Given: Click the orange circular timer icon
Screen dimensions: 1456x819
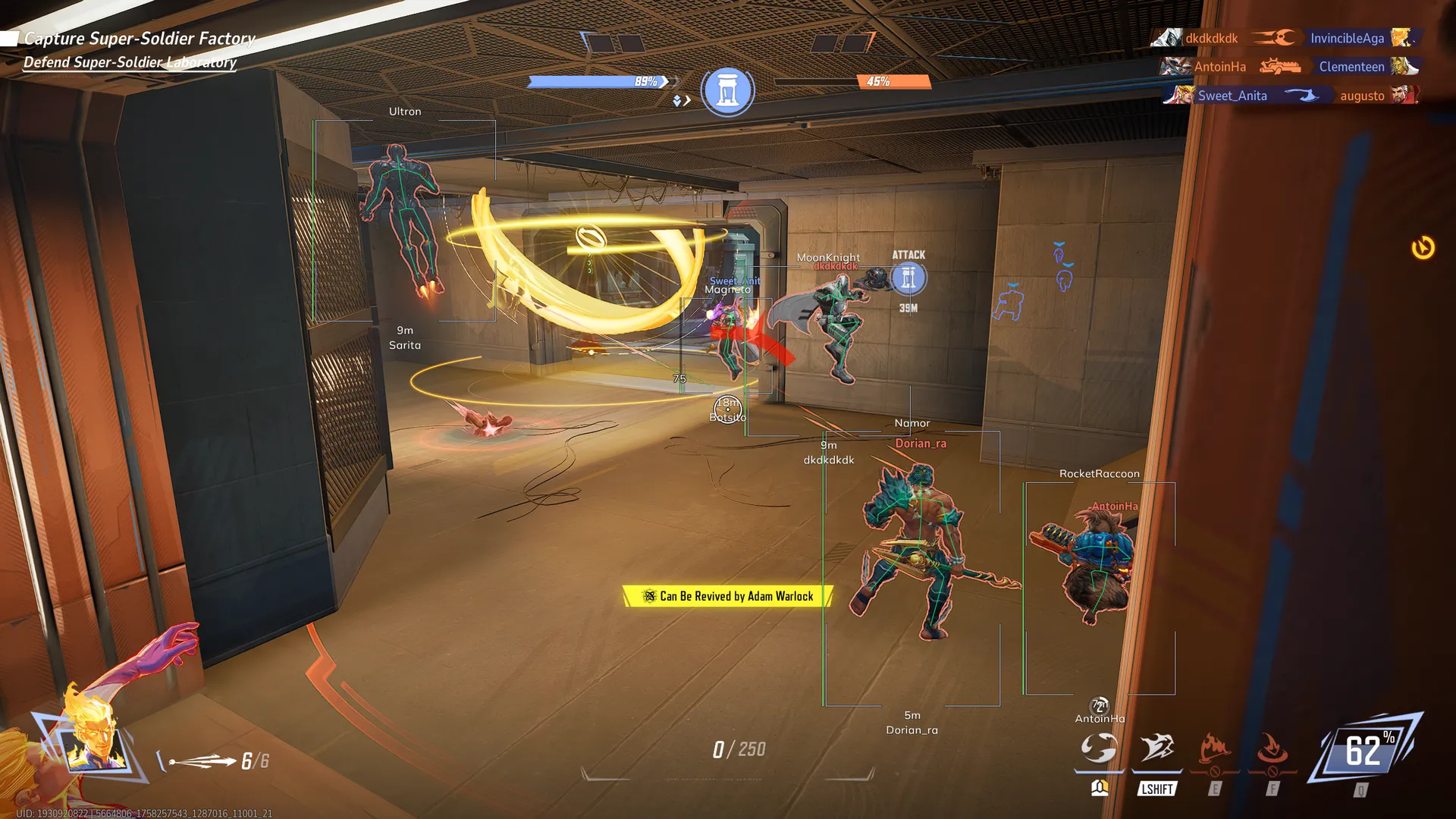Looking at the screenshot, I should [1423, 248].
